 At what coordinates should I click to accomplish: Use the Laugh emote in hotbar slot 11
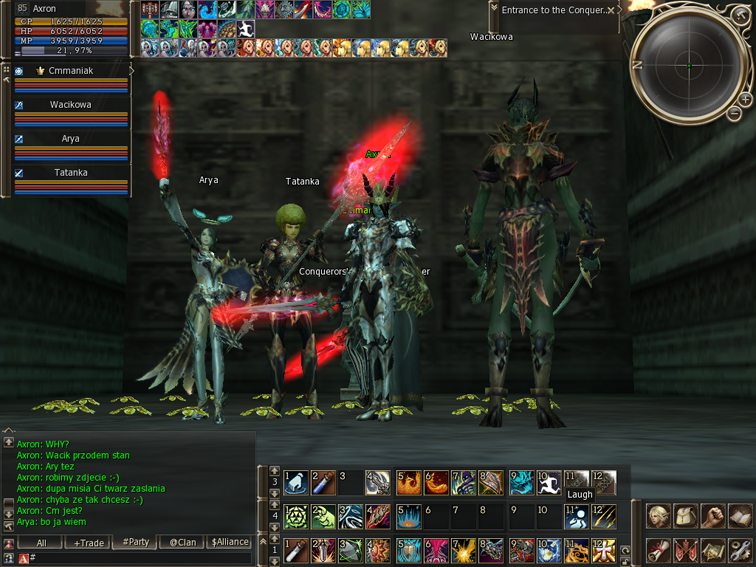[x=576, y=483]
